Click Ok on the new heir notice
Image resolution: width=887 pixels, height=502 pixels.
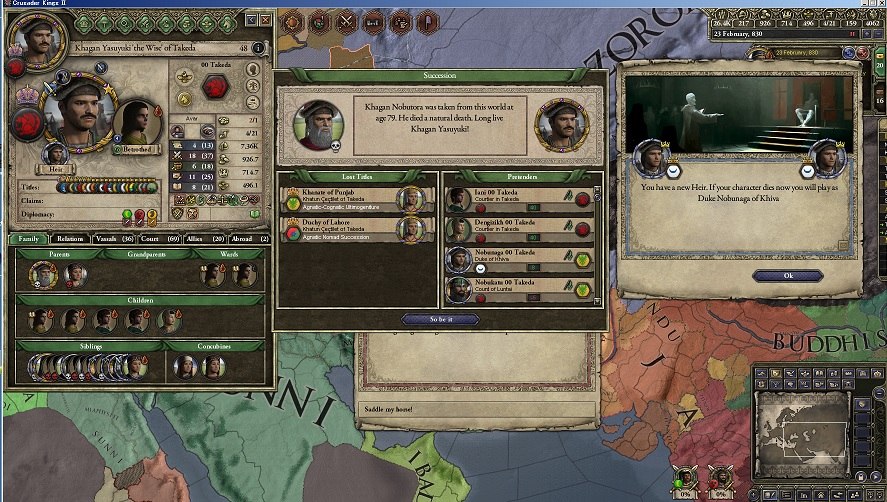pos(788,275)
